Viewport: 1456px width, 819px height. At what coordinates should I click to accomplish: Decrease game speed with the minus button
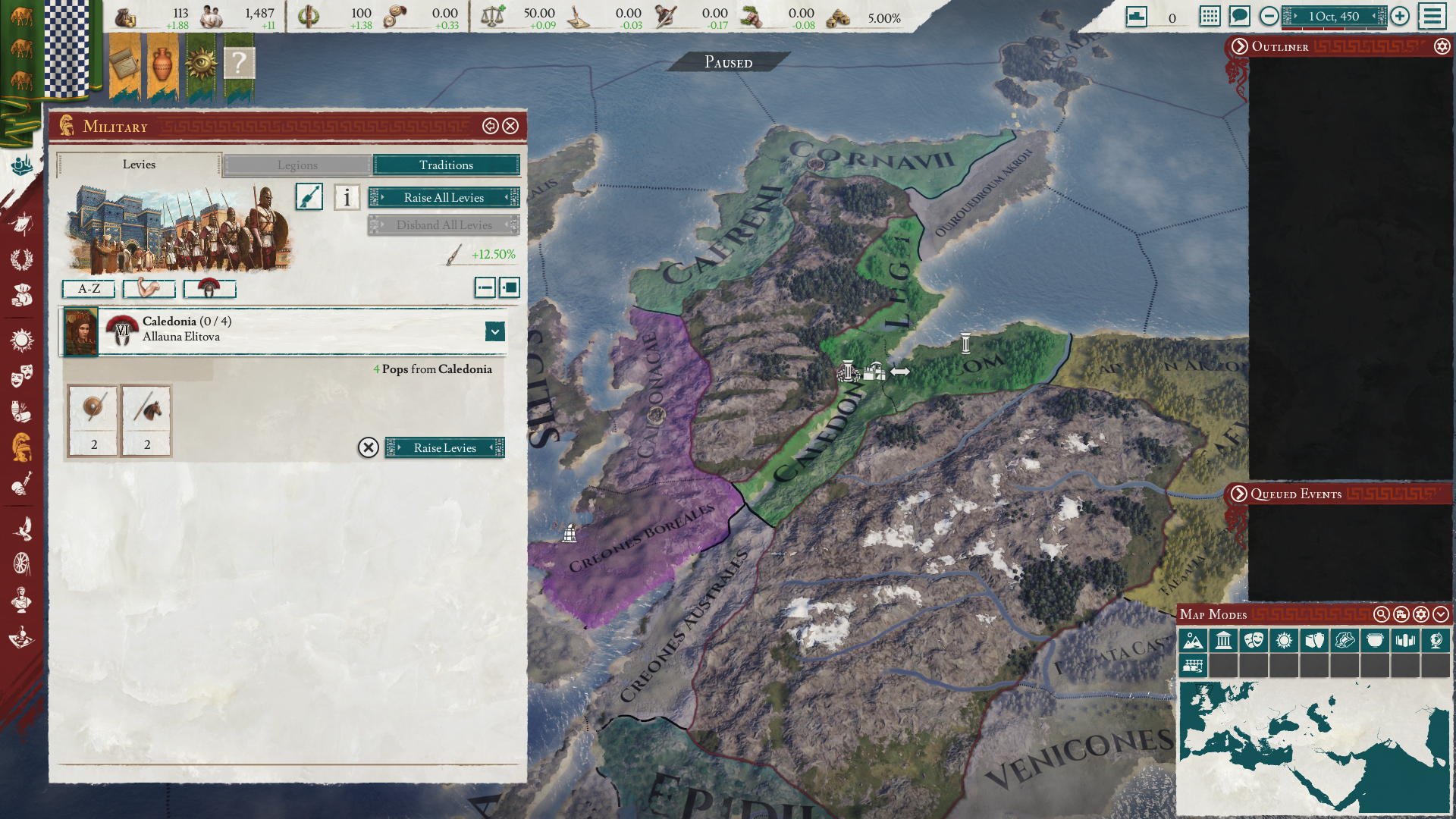point(1269,16)
